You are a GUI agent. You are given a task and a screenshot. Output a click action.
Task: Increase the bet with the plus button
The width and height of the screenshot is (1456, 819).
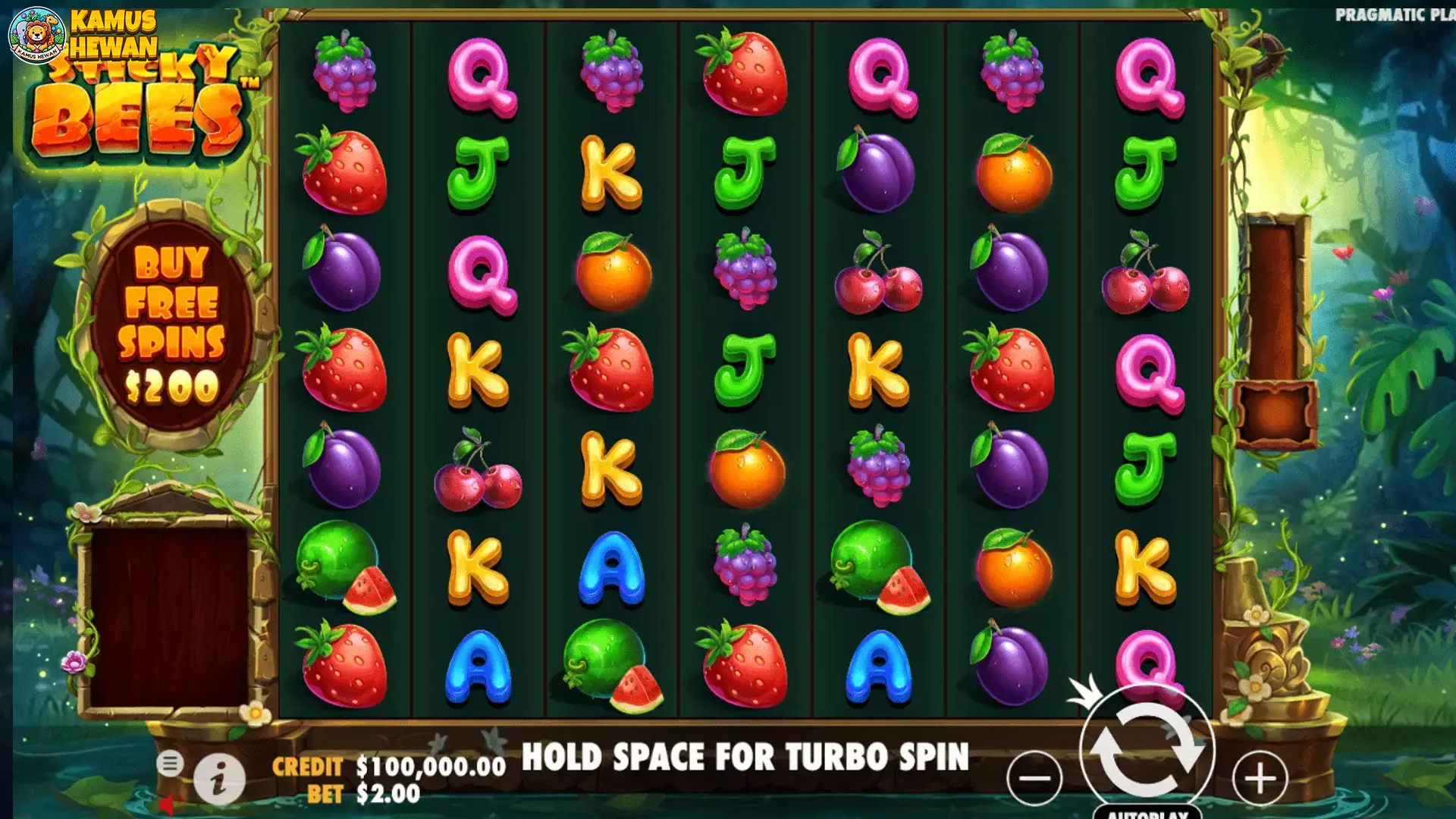click(x=1260, y=778)
